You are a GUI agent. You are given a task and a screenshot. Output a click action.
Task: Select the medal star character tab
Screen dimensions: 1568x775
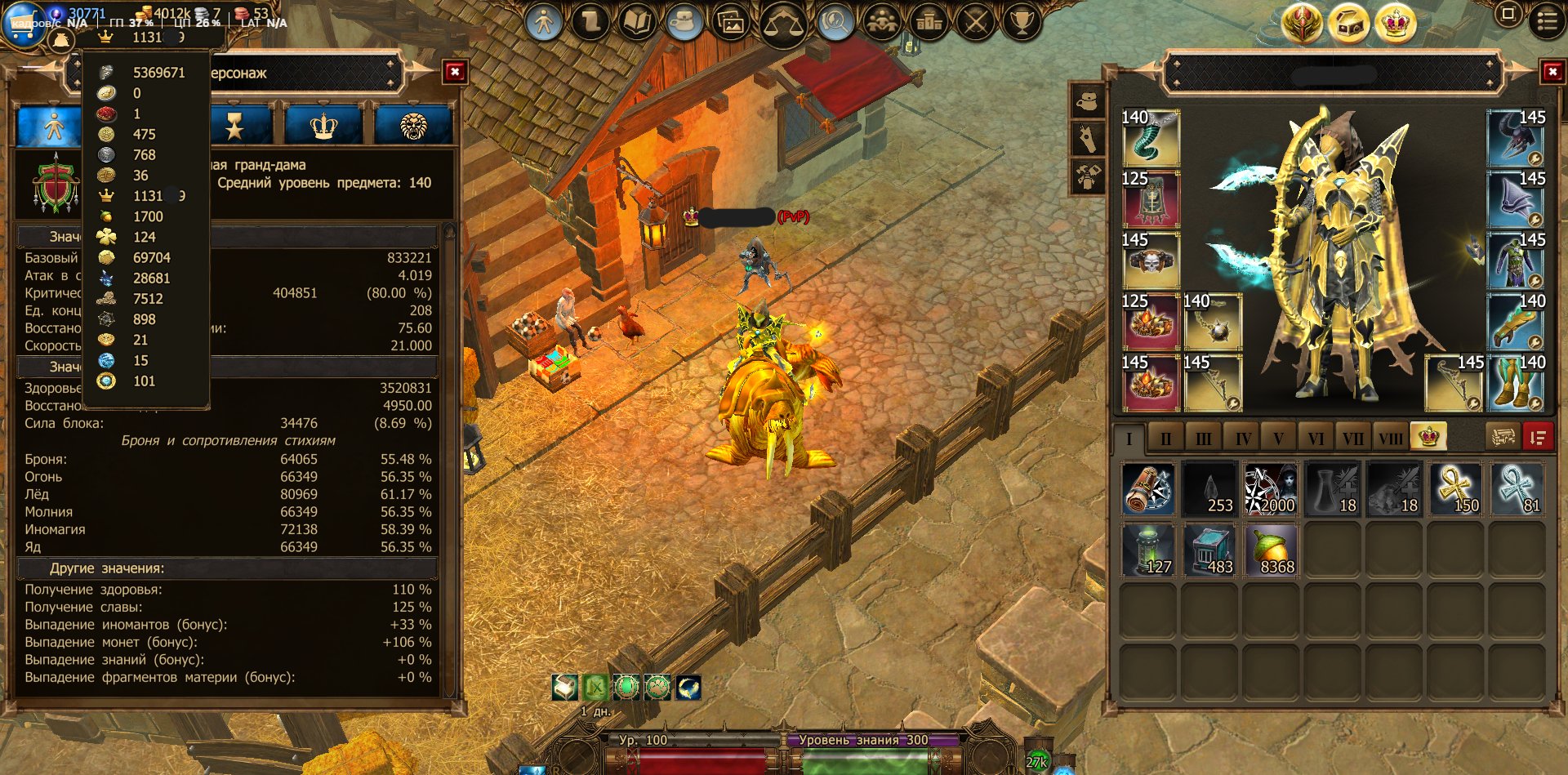coord(235,127)
